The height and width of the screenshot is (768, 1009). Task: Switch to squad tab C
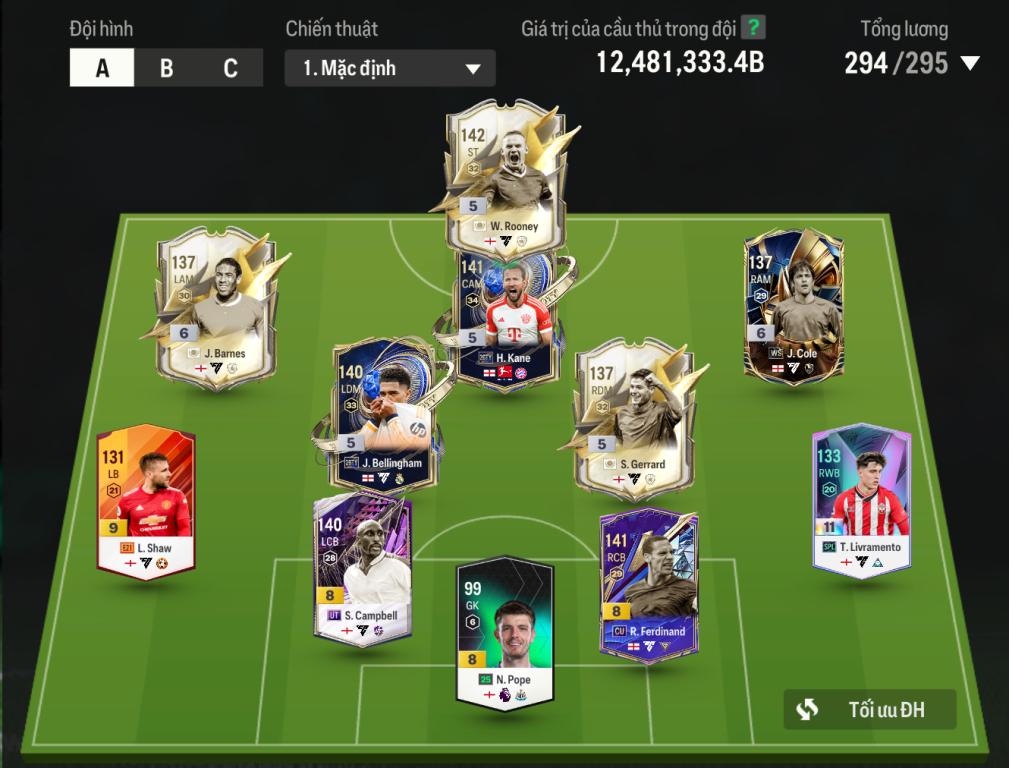230,68
